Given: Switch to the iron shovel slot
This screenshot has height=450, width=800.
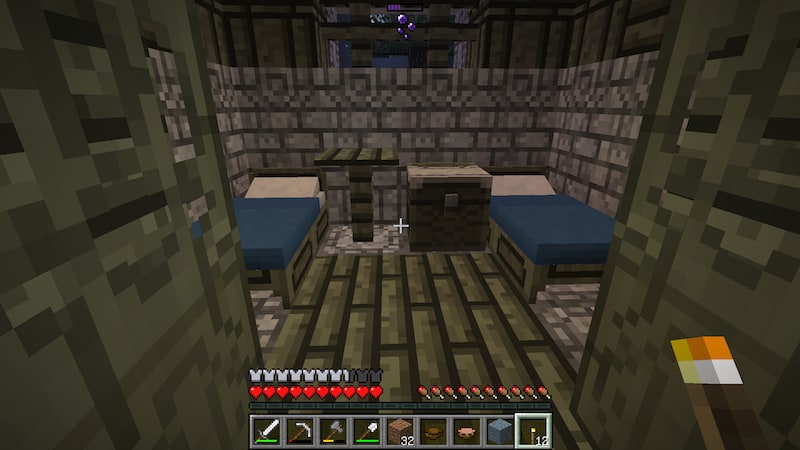Looking at the screenshot, I should (x=366, y=431).
